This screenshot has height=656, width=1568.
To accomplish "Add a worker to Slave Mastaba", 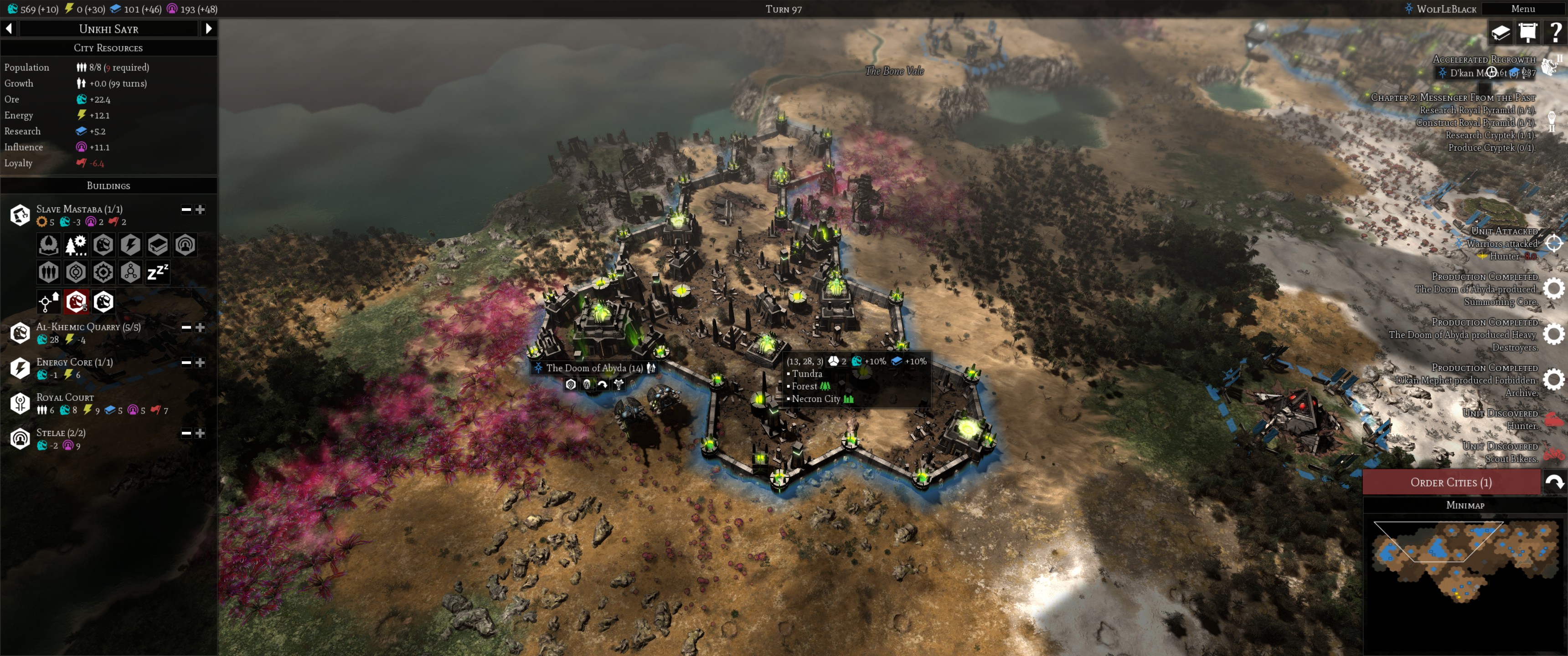I will pyautogui.click(x=200, y=210).
